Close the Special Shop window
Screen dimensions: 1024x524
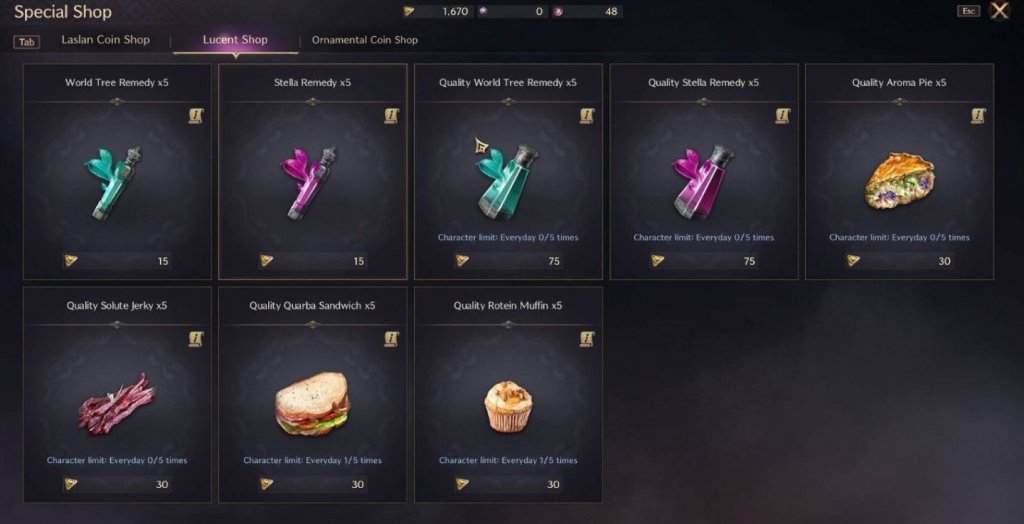coord(999,11)
